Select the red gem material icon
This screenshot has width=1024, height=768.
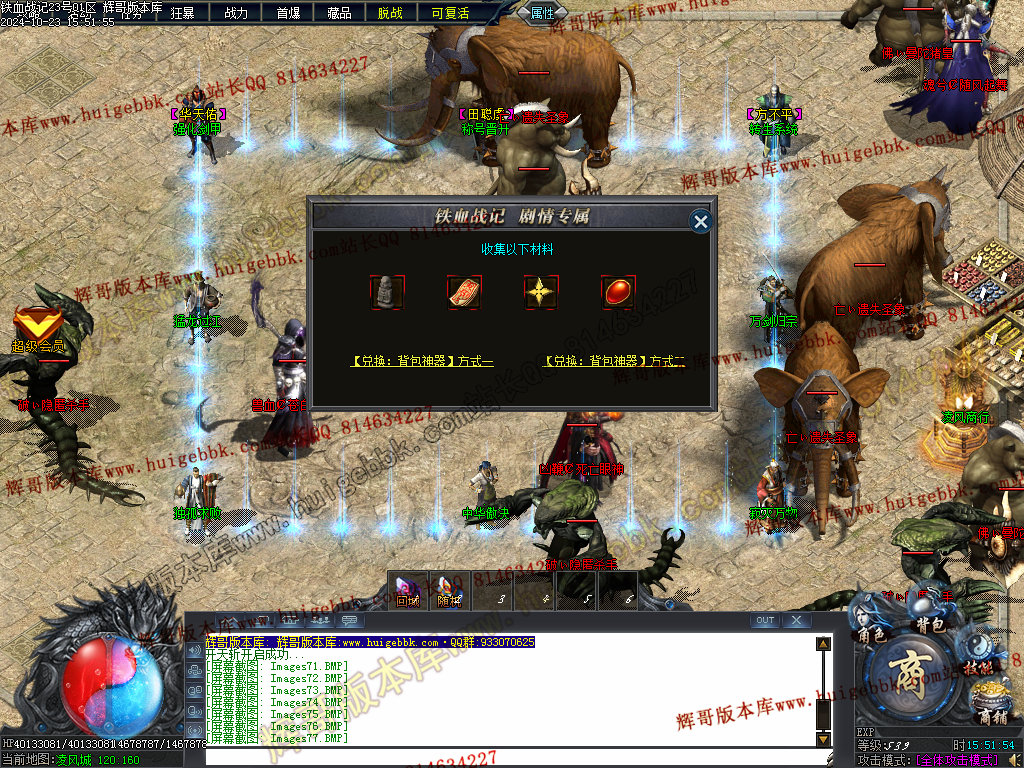coord(618,292)
